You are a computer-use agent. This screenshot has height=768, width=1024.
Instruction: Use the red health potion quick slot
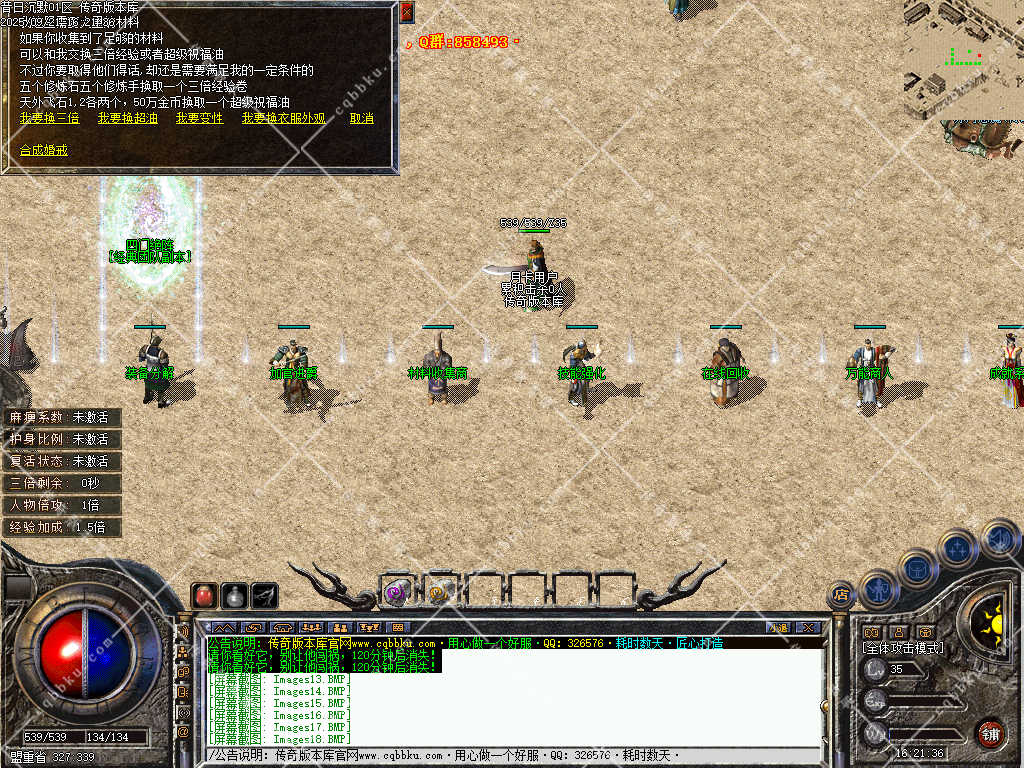(204, 596)
